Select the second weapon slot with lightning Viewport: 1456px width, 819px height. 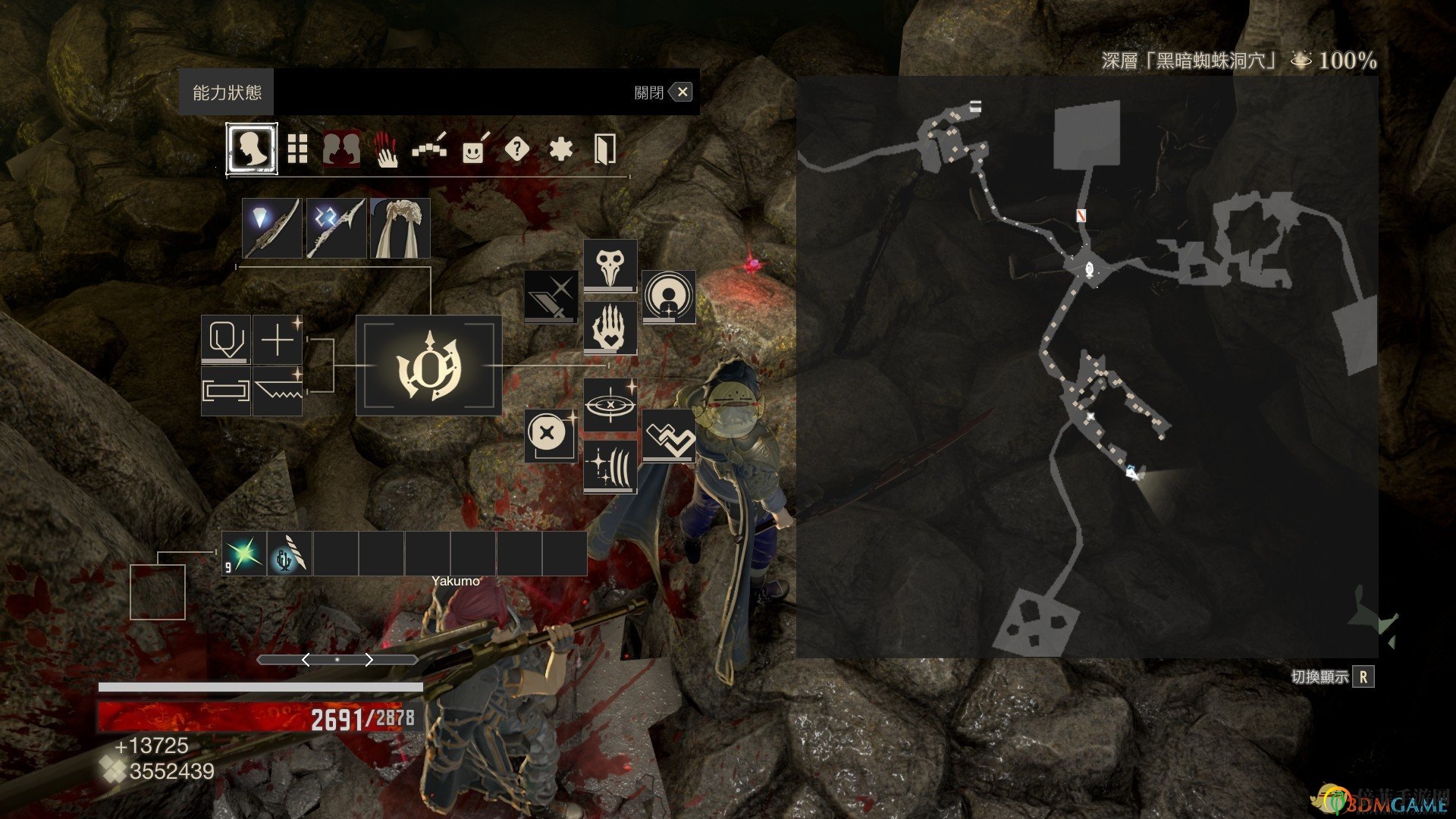point(336,228)
